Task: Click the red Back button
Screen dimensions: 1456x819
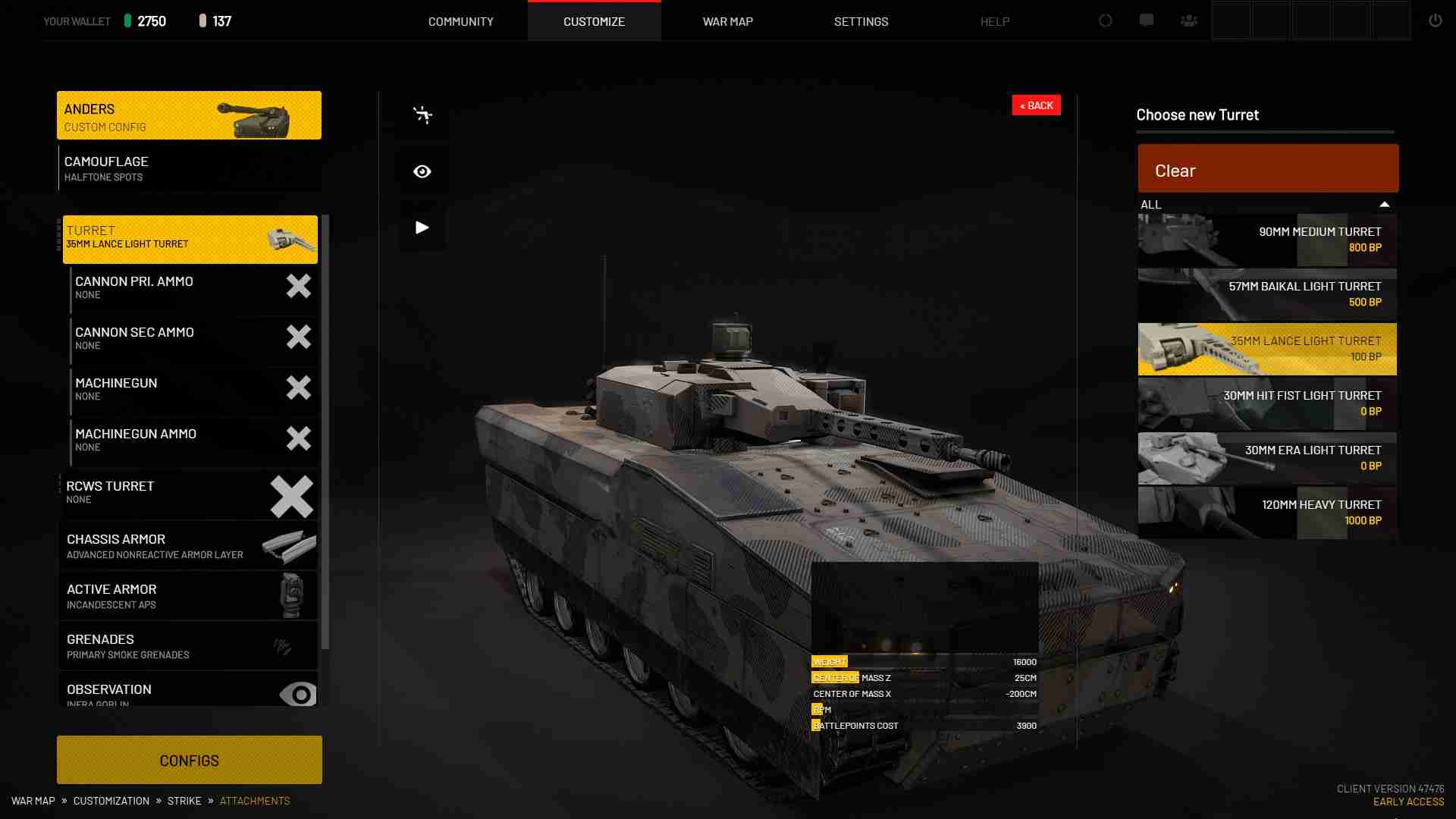Action: [1036, 105]
